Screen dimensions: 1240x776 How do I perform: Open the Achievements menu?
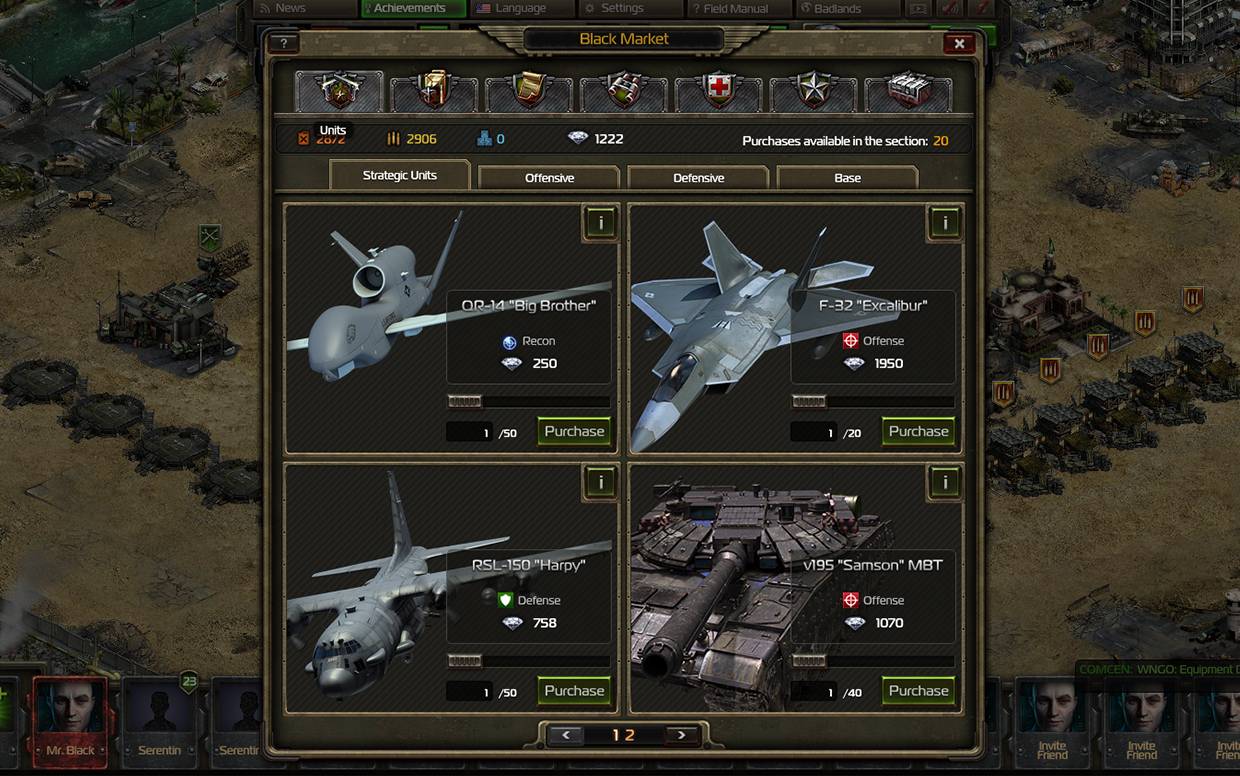412,8
